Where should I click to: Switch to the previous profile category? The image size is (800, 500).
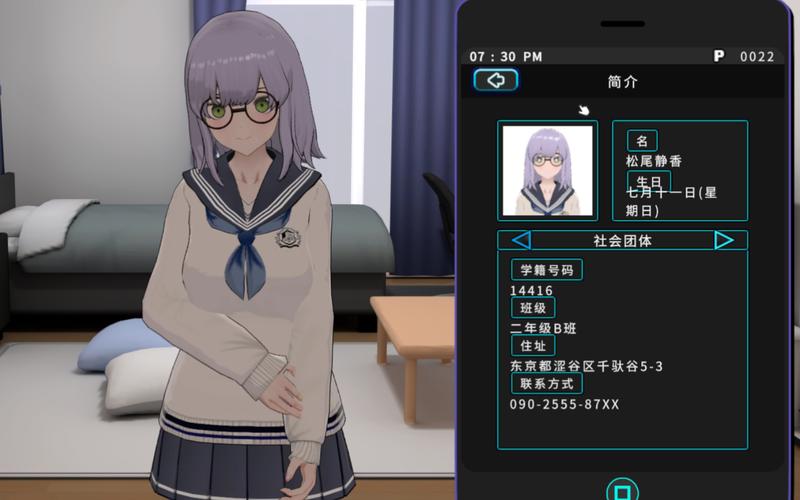coord(521,240)
